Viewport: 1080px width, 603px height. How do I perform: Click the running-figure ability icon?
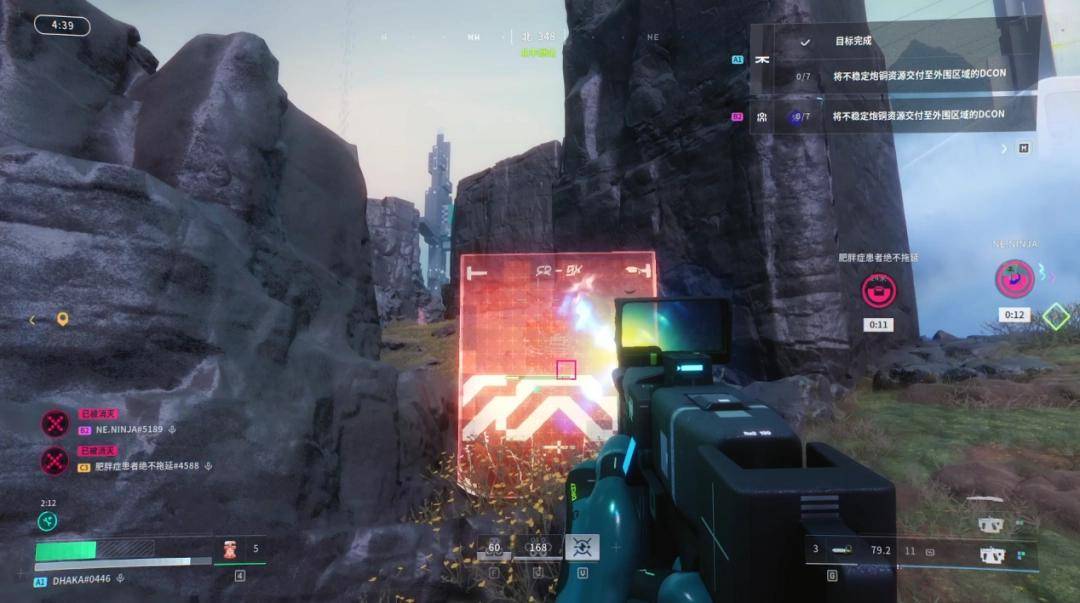pyautogui.click(x=47, y=521)
